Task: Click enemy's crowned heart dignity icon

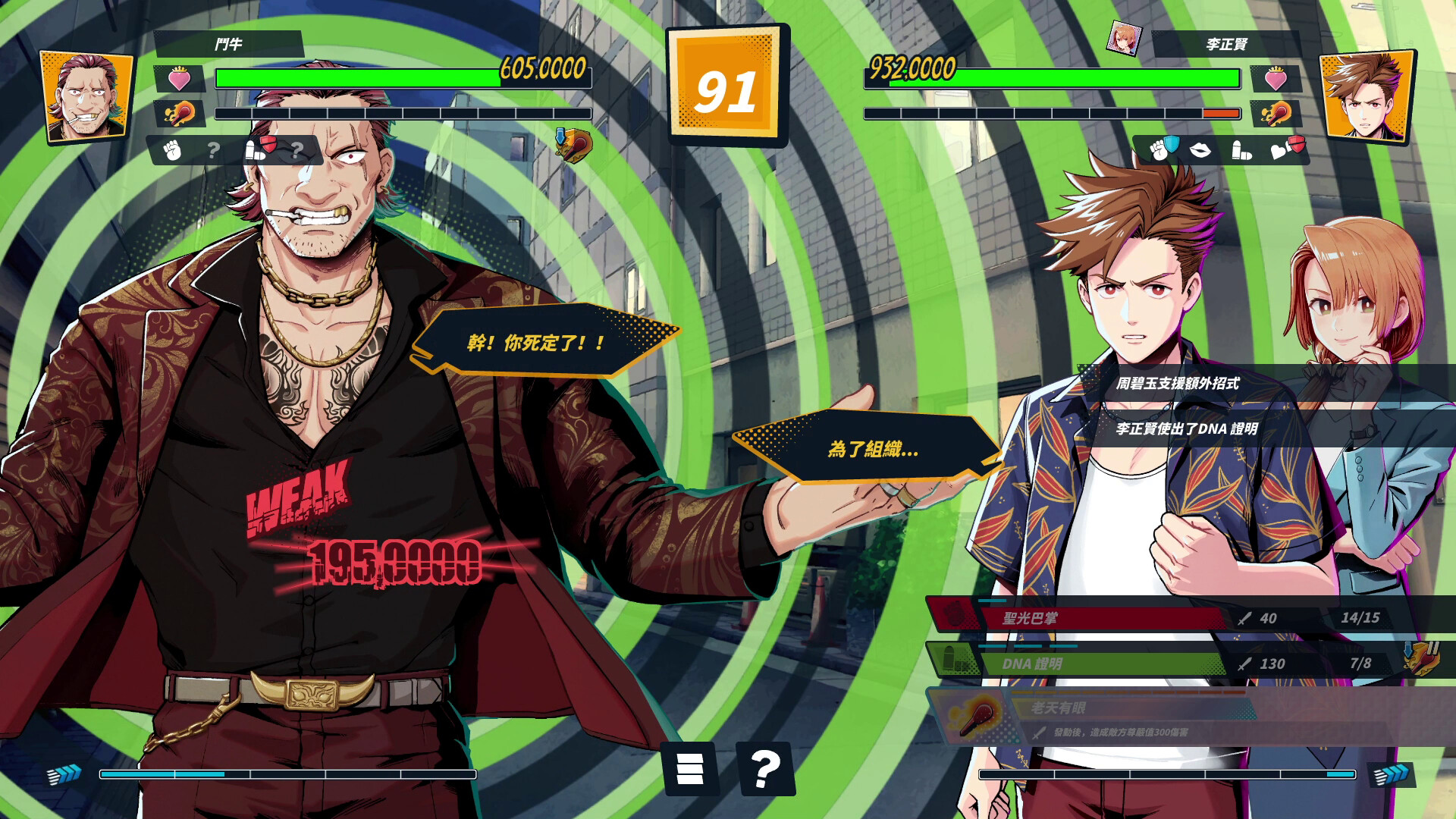Action: (180, 79)
